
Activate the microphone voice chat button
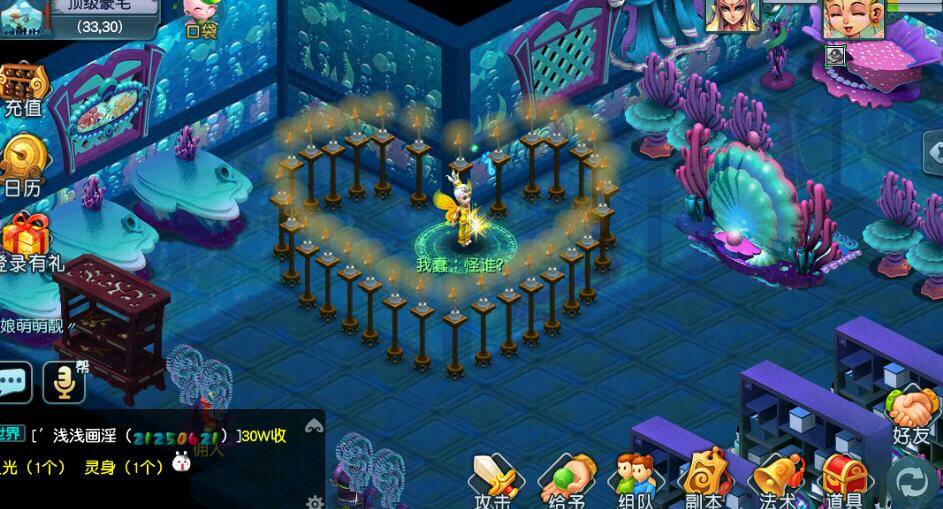point(64,382)
